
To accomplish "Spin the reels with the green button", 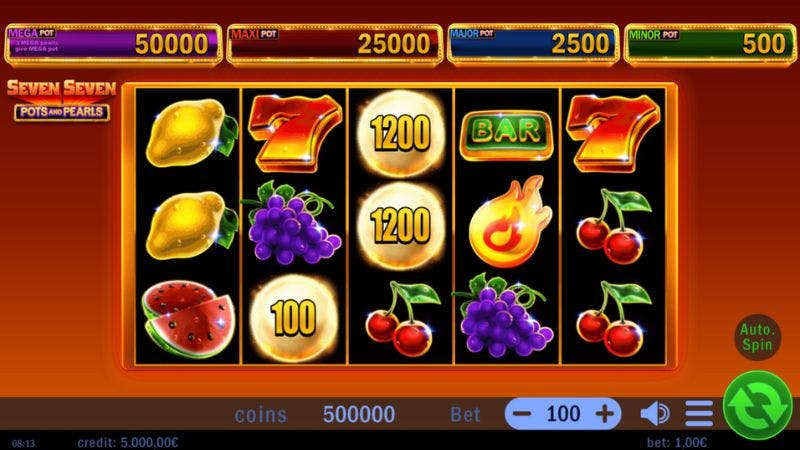I will 757,404.
